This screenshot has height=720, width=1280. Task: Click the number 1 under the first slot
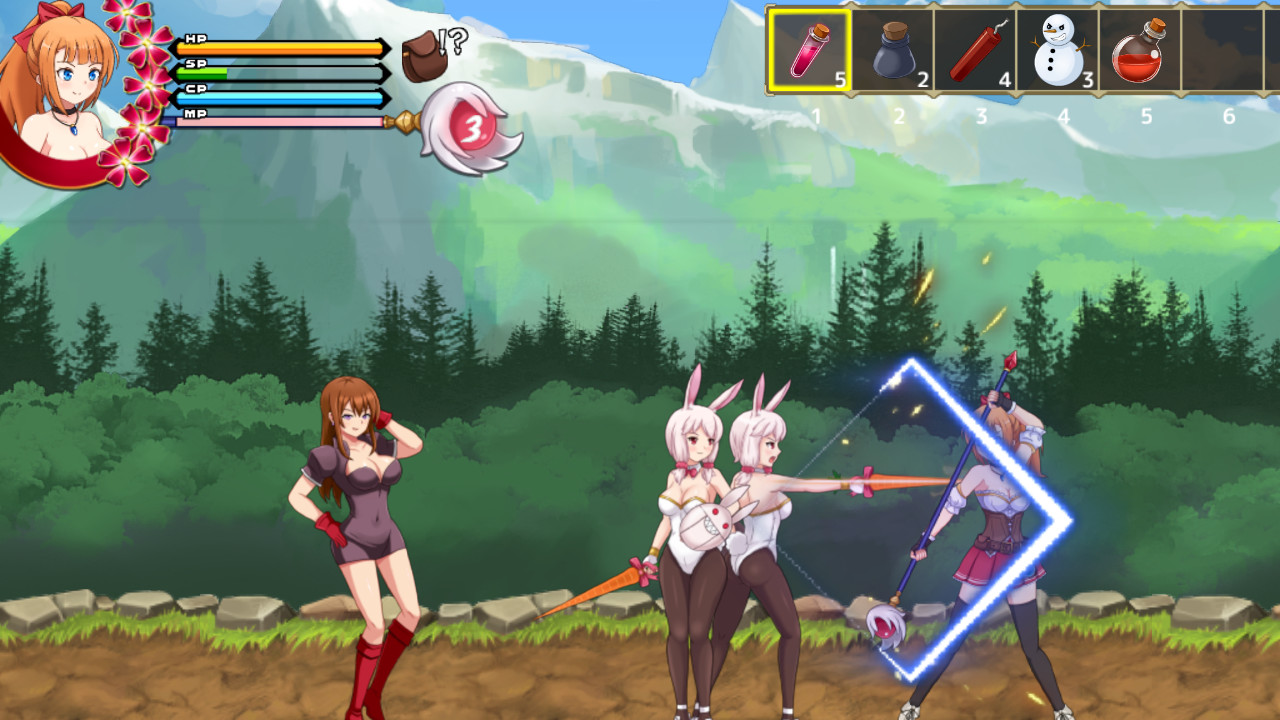pos(815,116)
